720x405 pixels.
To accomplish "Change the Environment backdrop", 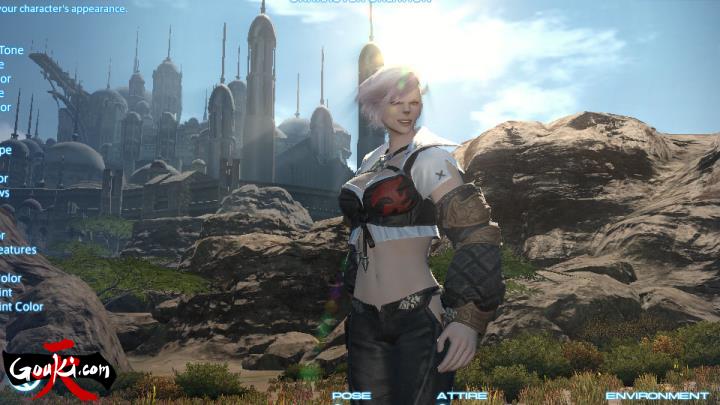I will coord(657,396).
